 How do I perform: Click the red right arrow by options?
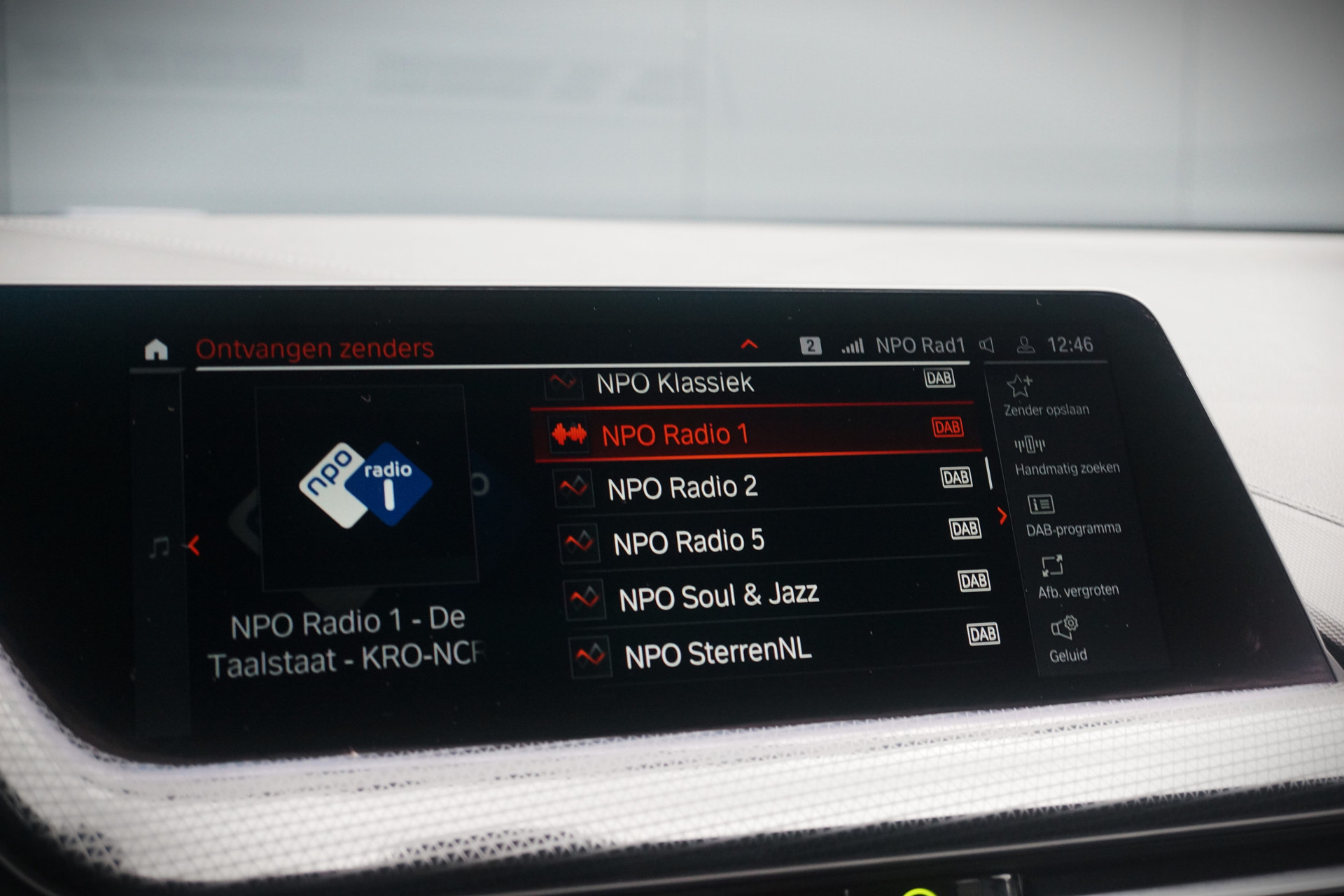point(1002,516)
